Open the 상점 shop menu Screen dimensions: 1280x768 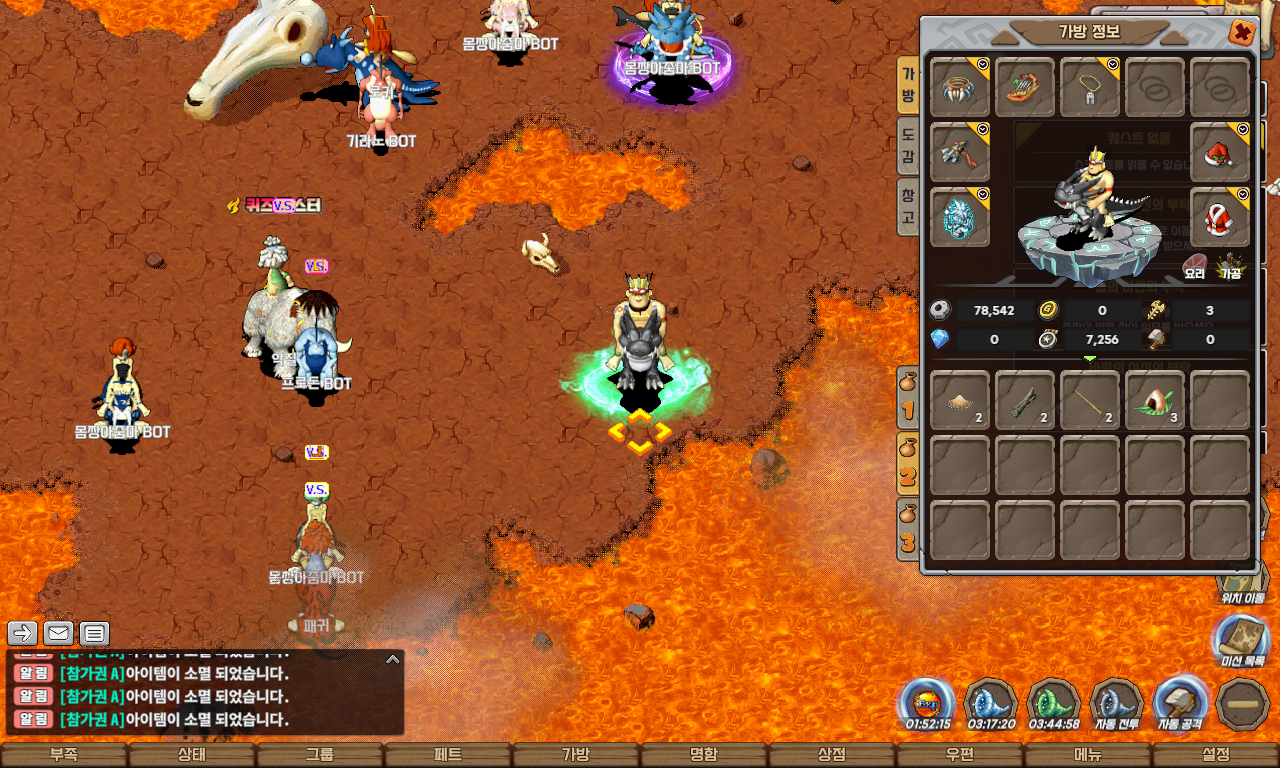point(831,755)
